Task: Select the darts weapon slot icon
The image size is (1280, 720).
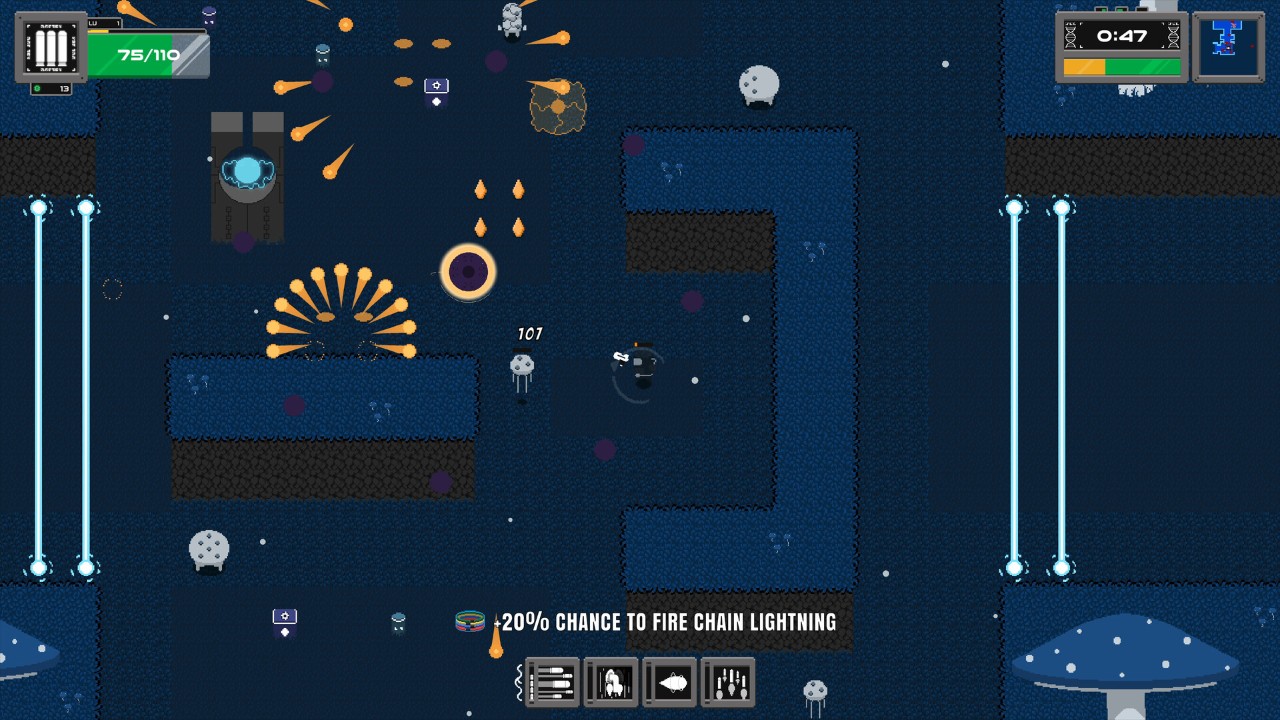Action: (728, 682)
